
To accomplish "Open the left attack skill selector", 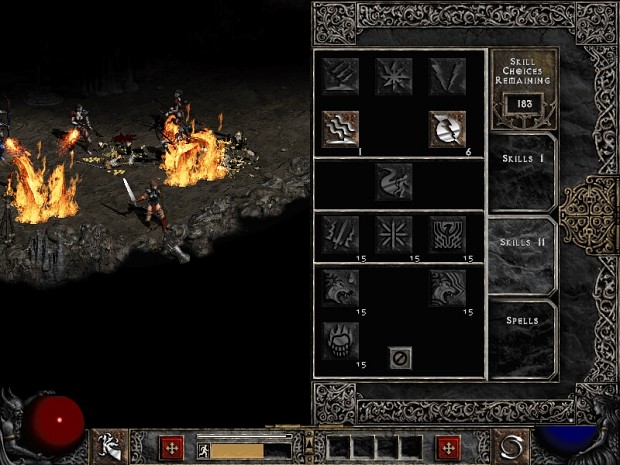I will [x=112, y=446].
